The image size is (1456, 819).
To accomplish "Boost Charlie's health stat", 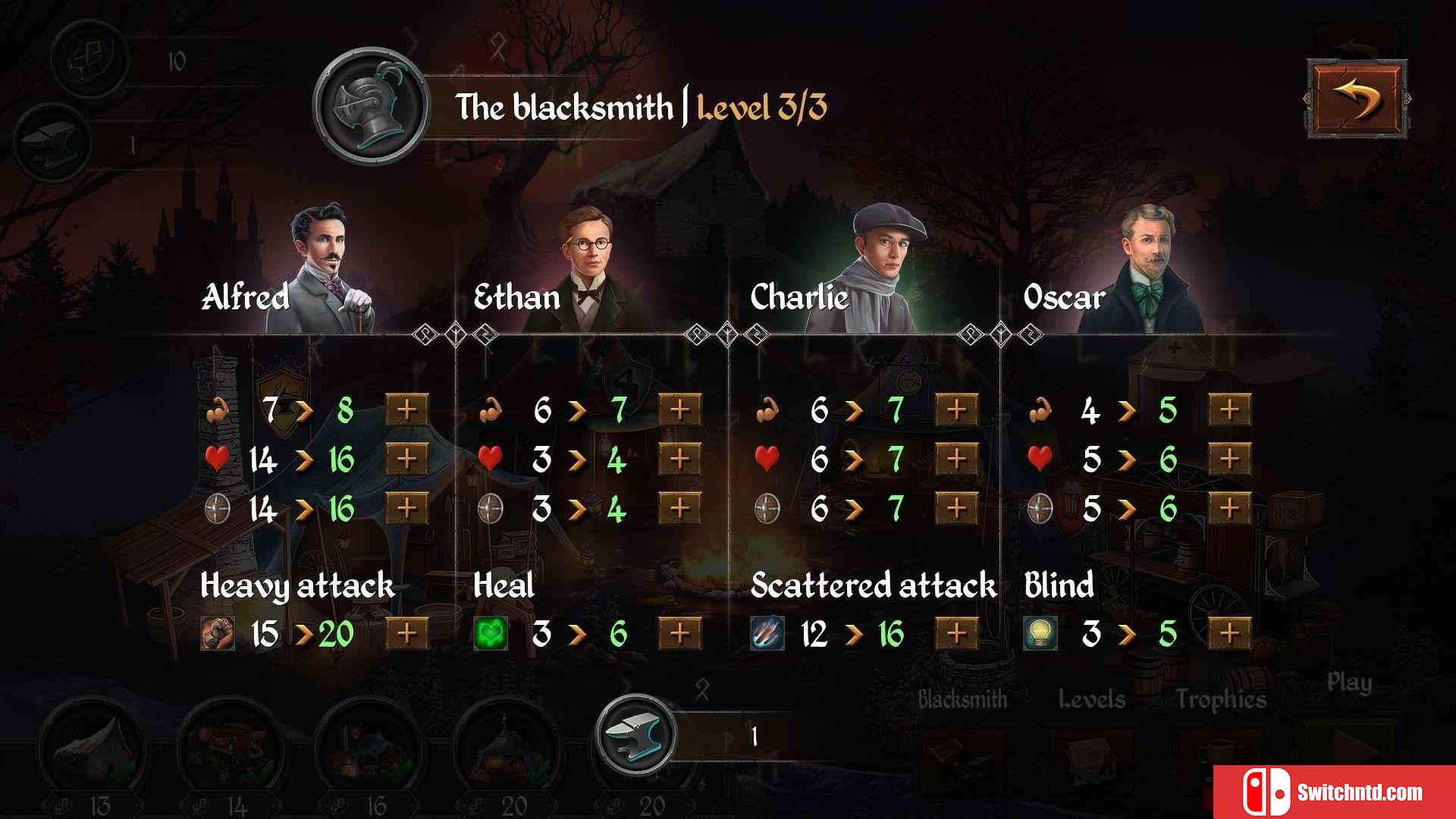I will [x=956, y=459].
